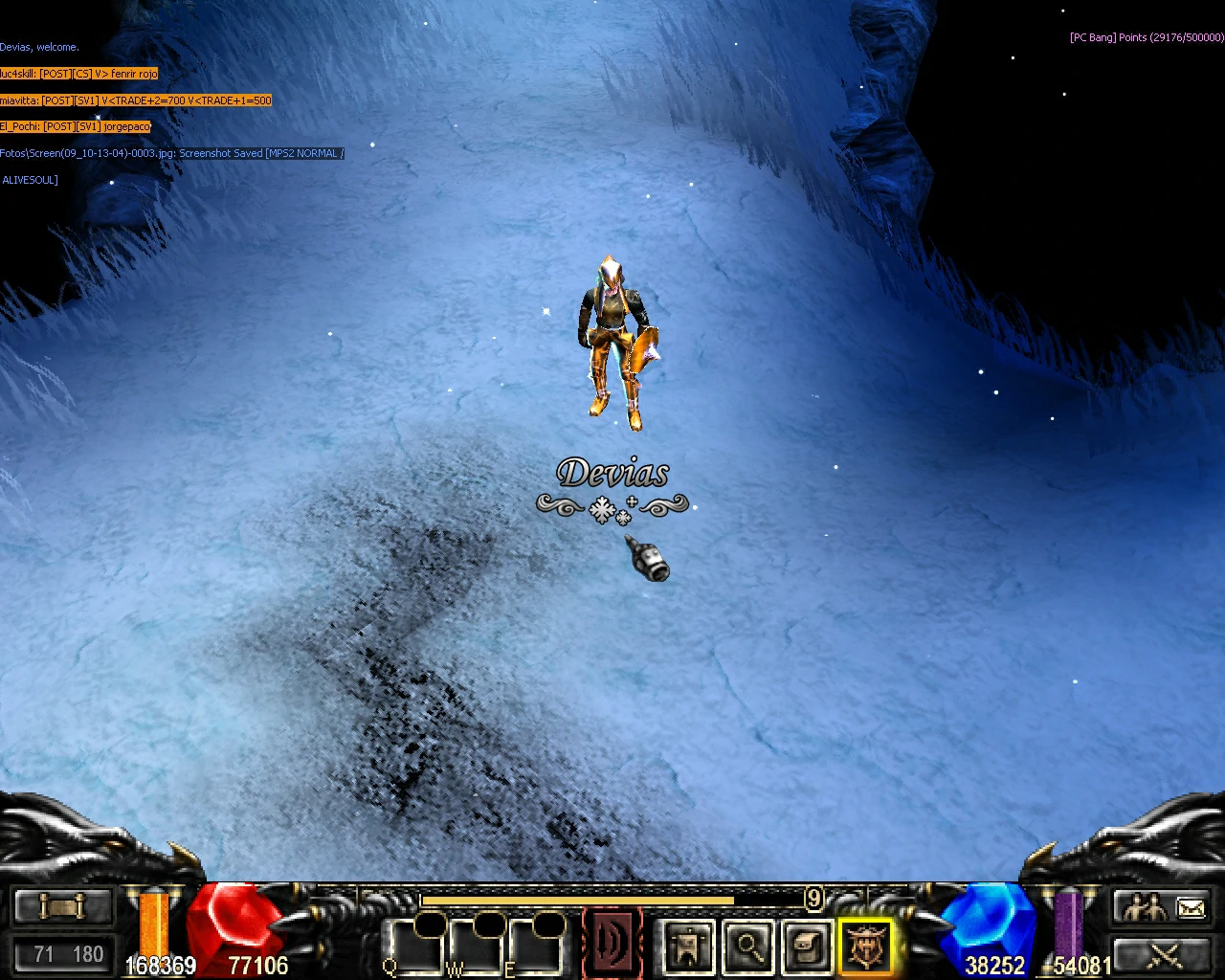Toggle the highlighted MU Helper shield icon
Screen dimensions: 1225x980
point(866,947)
